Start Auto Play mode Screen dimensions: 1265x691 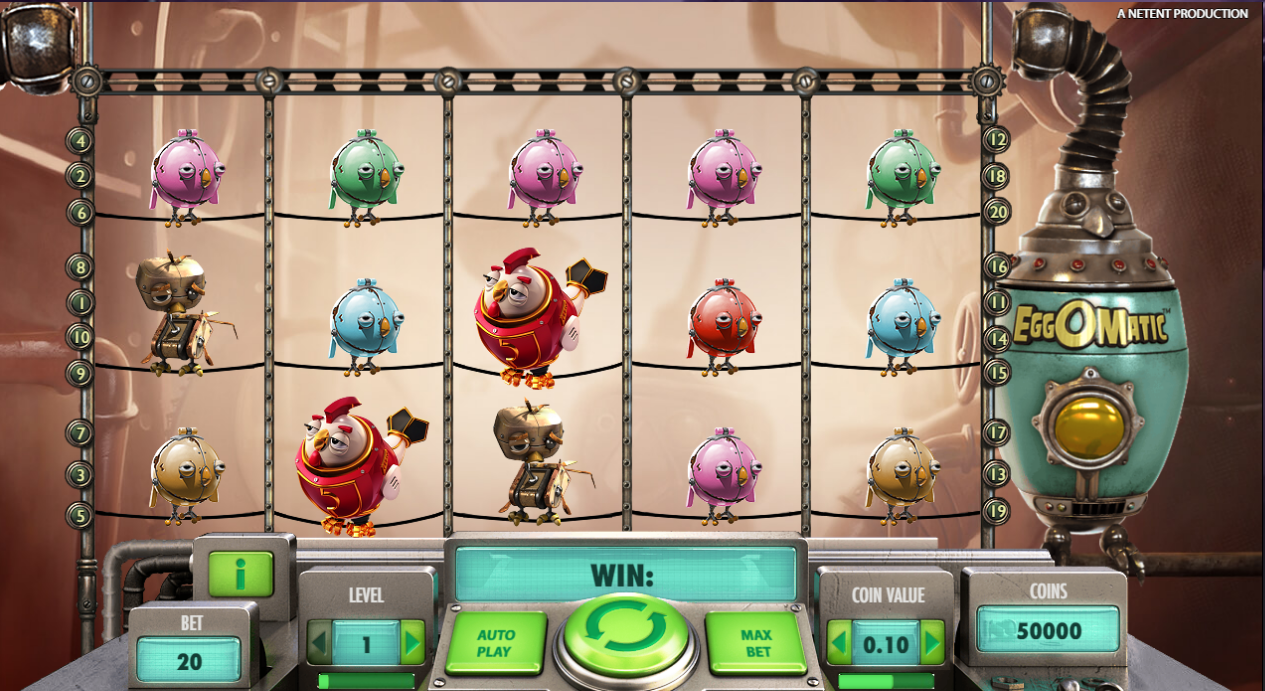[x=496, y=643]
